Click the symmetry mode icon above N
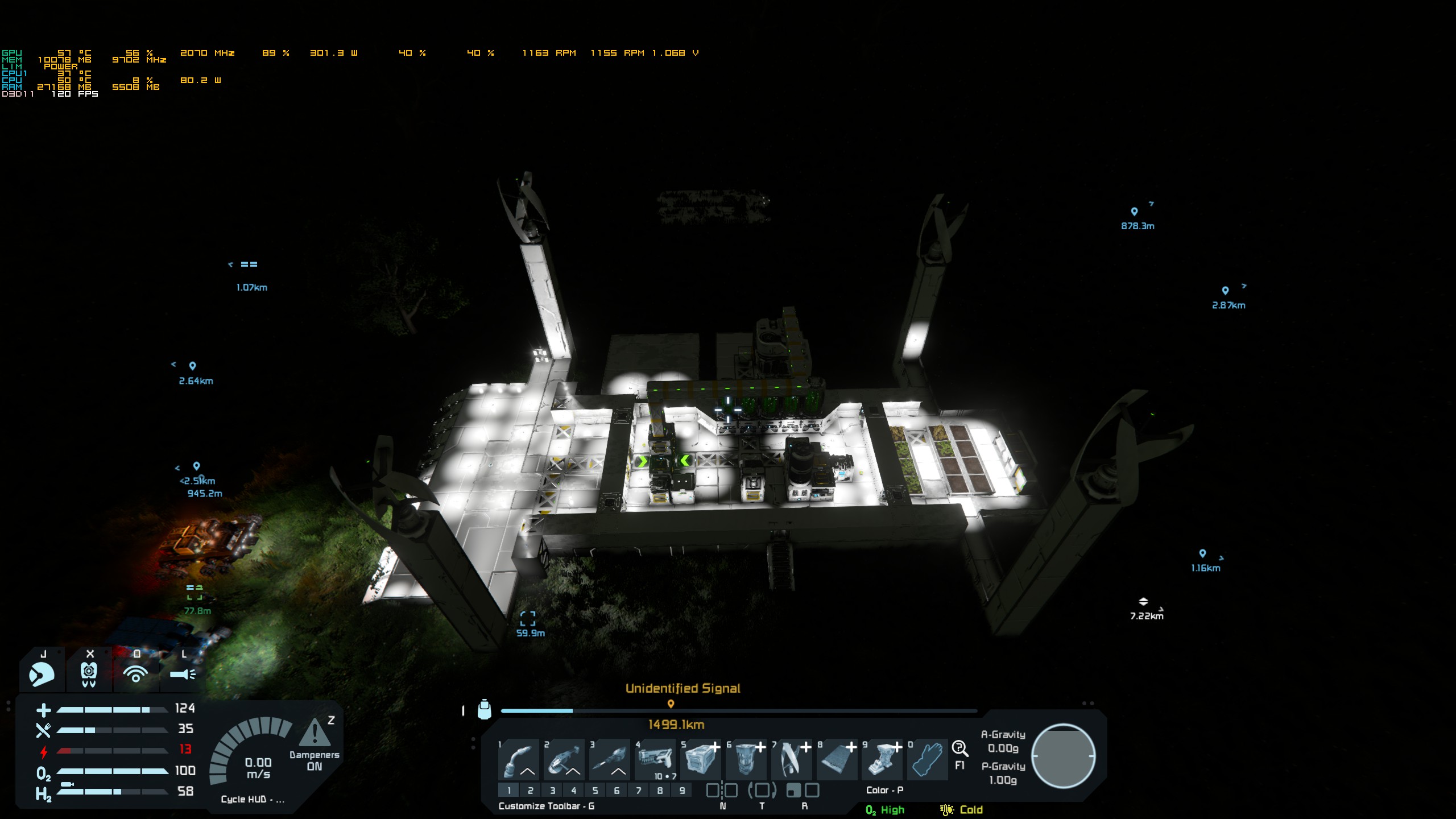1456x819 pixels. [722, 790]
